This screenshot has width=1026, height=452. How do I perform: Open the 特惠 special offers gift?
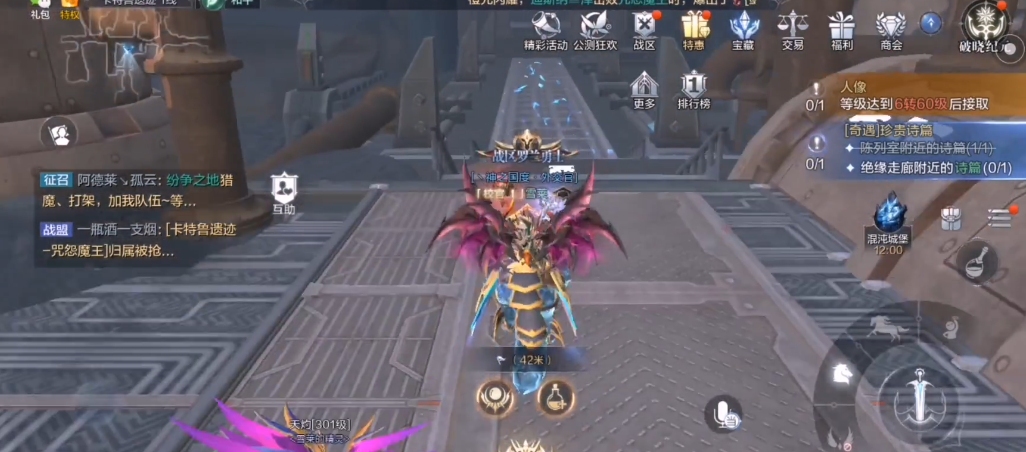tap(694, 30)
